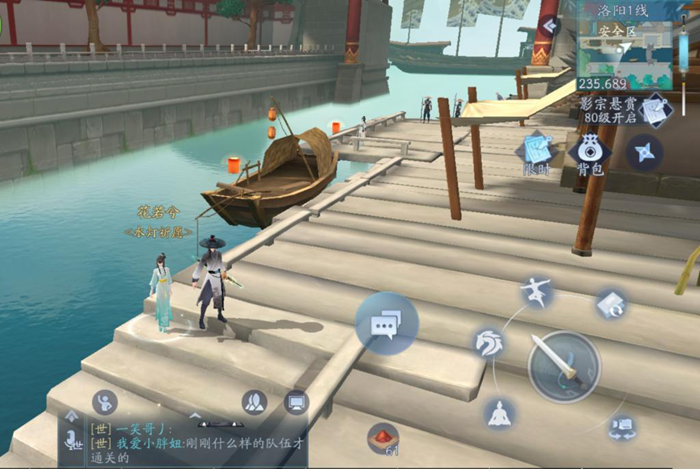Viewport: 700px width, 469px height.
Task: Use the red item with count 61
Action: [x=382, y=438]
